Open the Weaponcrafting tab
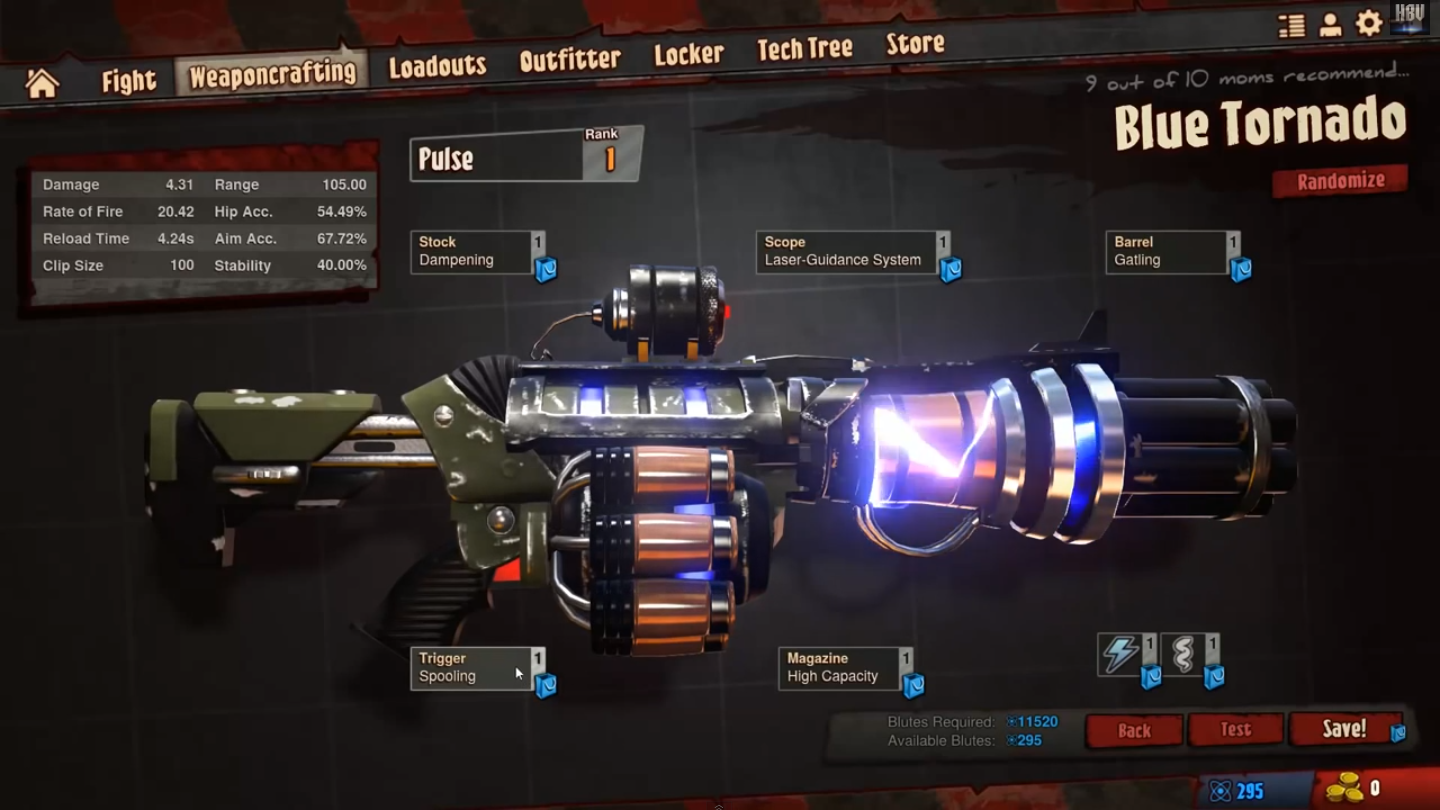 click(x=272, y=74)
